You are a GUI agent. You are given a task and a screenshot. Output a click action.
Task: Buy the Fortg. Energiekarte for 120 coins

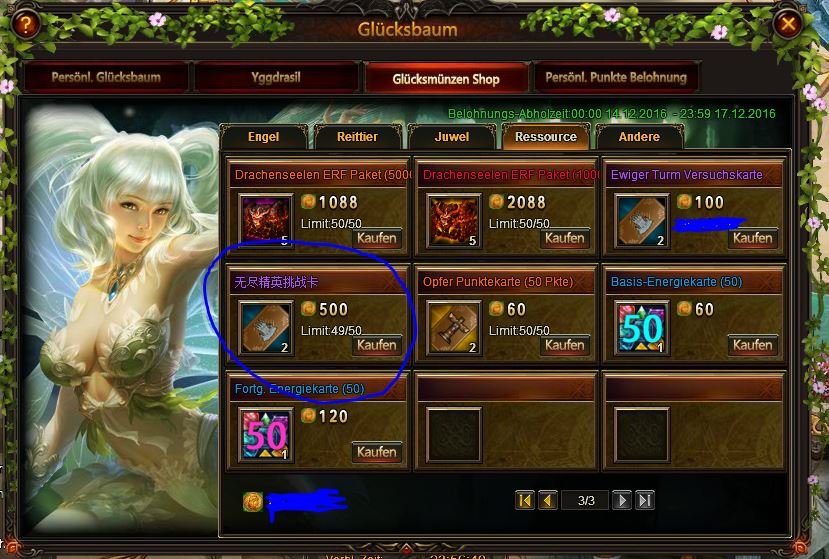click(x=377, y=452)
